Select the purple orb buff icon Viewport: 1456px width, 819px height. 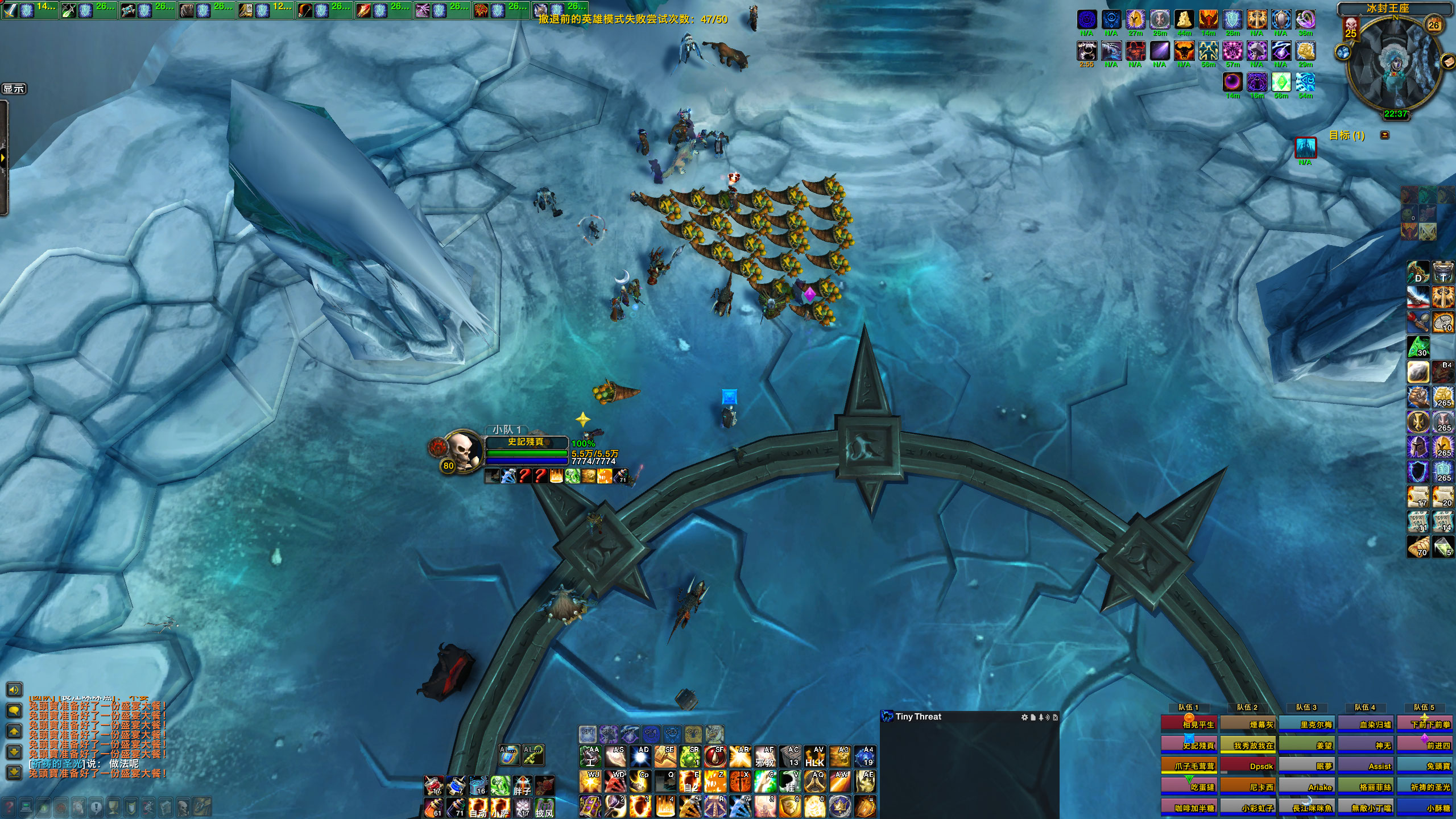click(x=1232, y=82)
